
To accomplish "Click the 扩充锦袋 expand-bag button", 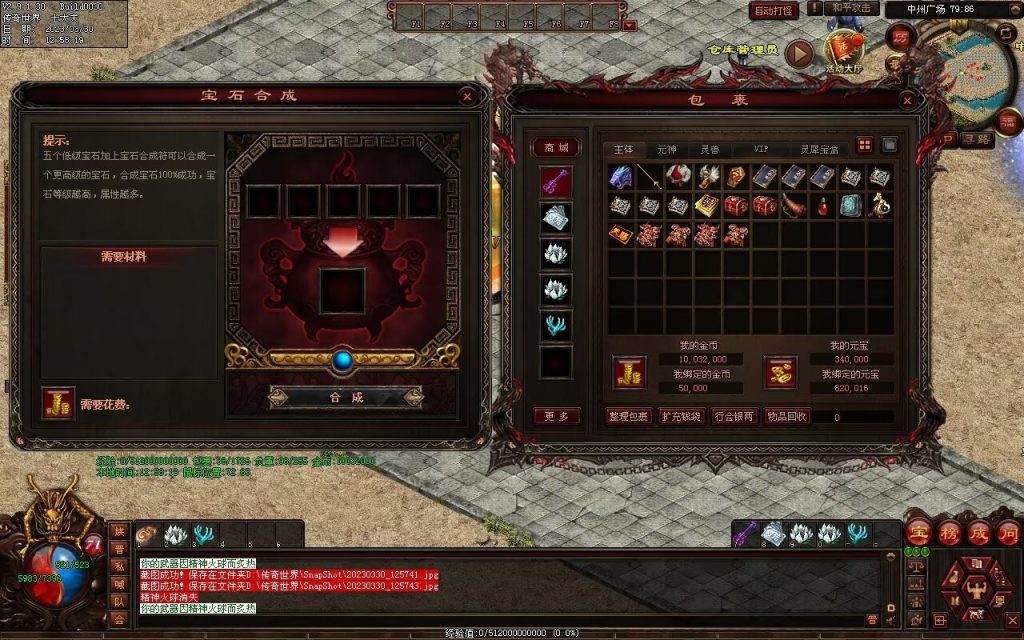I will pyautogui.click(x=681, y=416).
